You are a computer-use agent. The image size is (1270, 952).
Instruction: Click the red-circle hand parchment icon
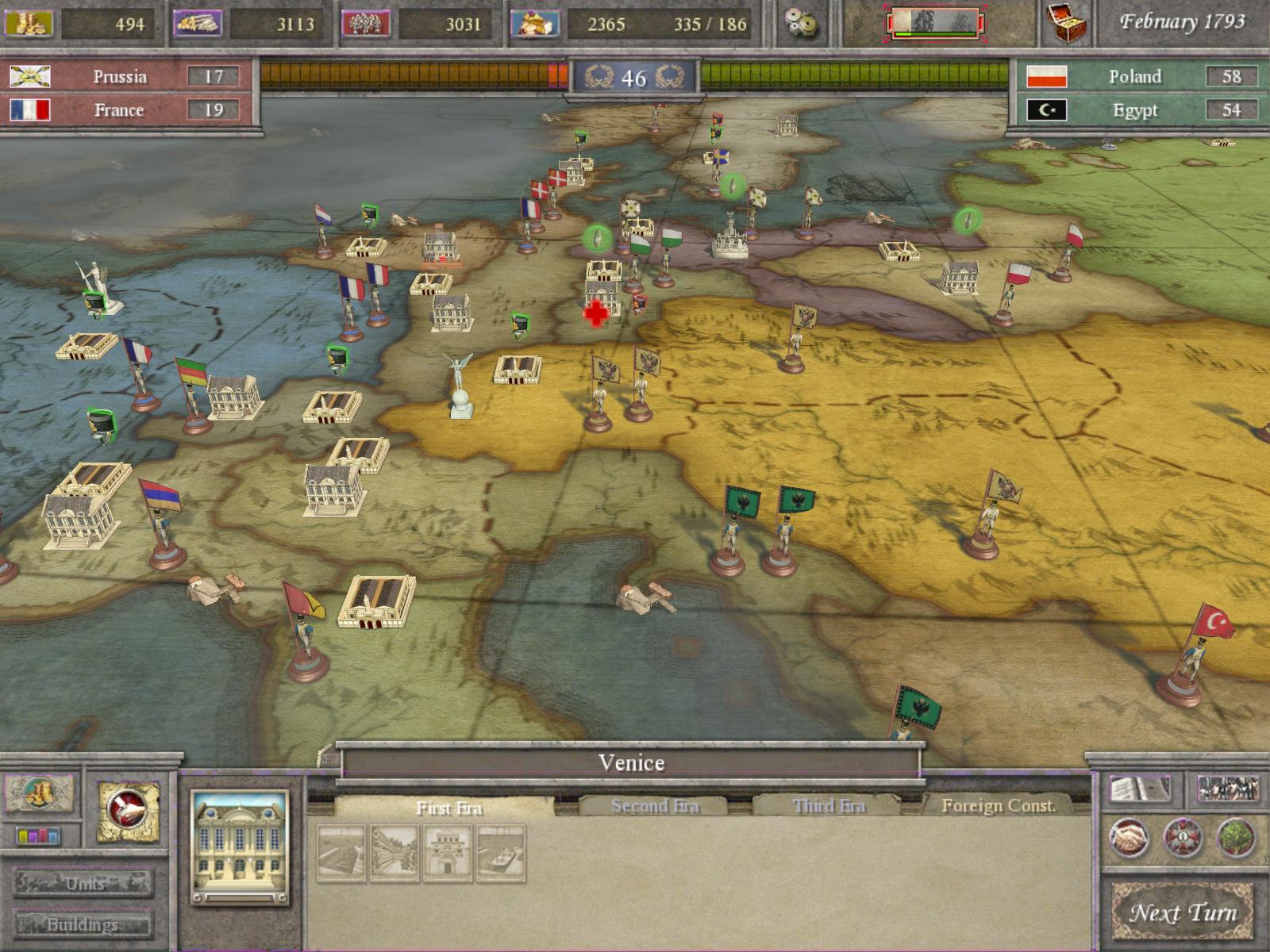coord(128,811)
